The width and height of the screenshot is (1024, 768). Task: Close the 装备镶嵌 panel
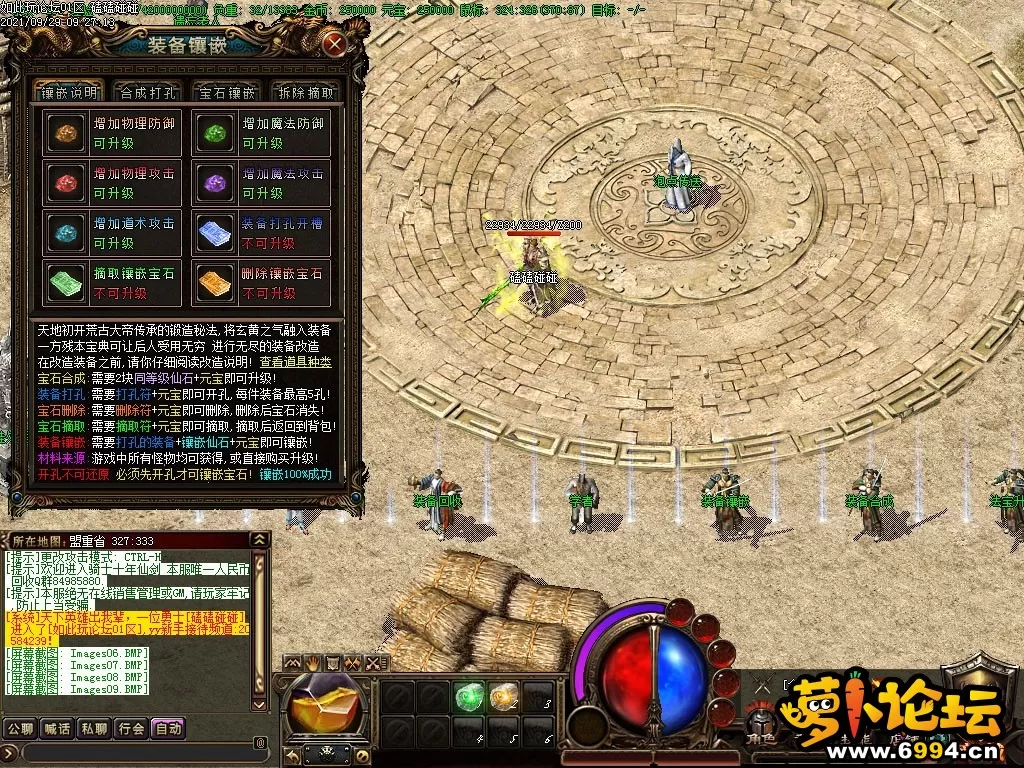pyautogui.click(x=334, y=44)
